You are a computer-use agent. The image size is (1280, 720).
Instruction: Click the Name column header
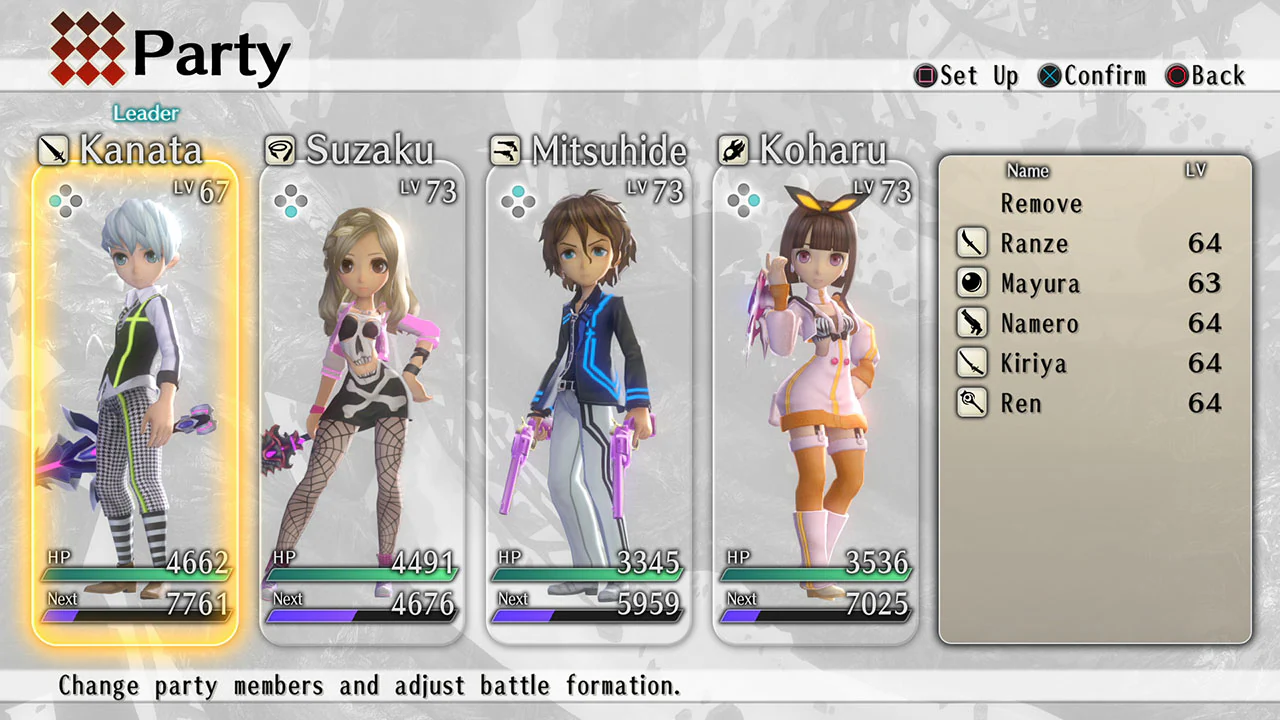(x=1027, y=171)
